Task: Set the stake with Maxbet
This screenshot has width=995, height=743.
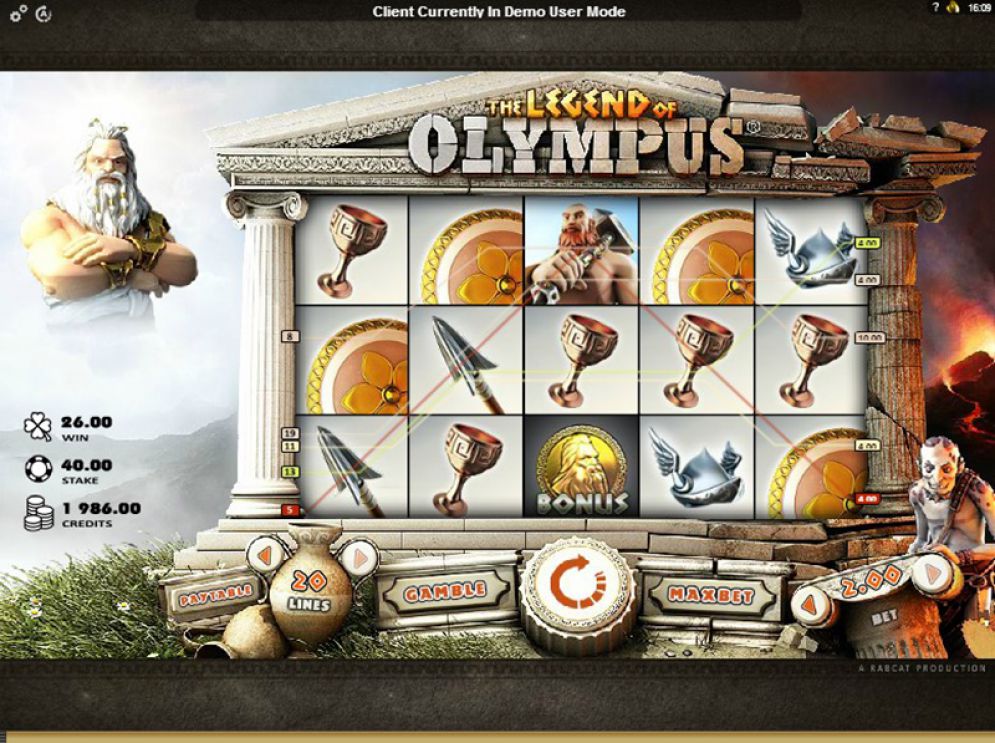Action: 711,596
